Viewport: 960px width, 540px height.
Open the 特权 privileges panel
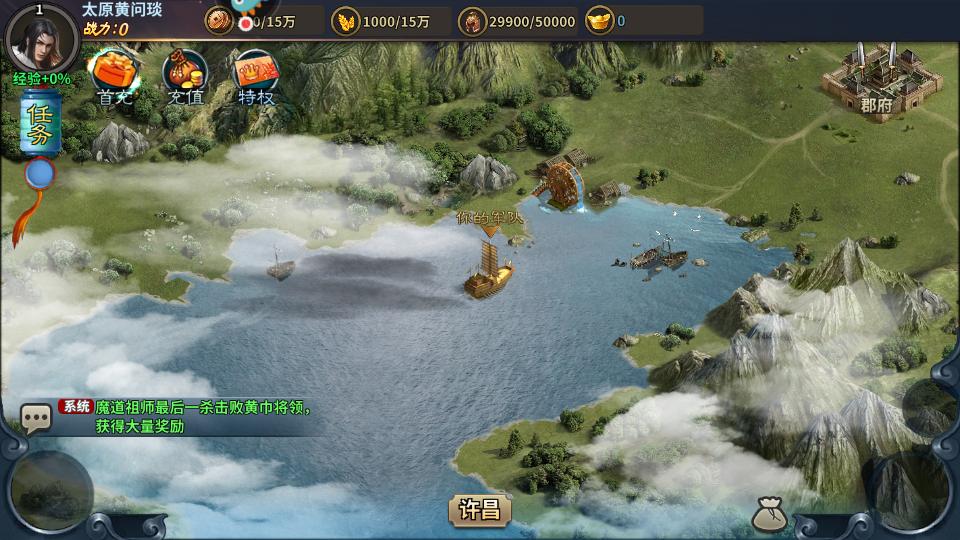click(256, 76)
